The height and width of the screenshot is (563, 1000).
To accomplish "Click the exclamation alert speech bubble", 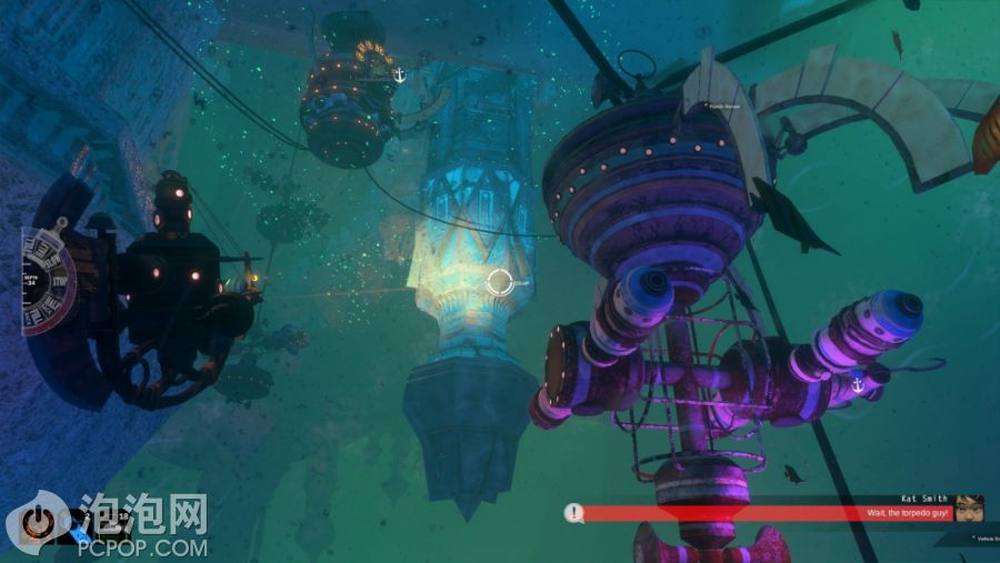I will coord(573,513).
